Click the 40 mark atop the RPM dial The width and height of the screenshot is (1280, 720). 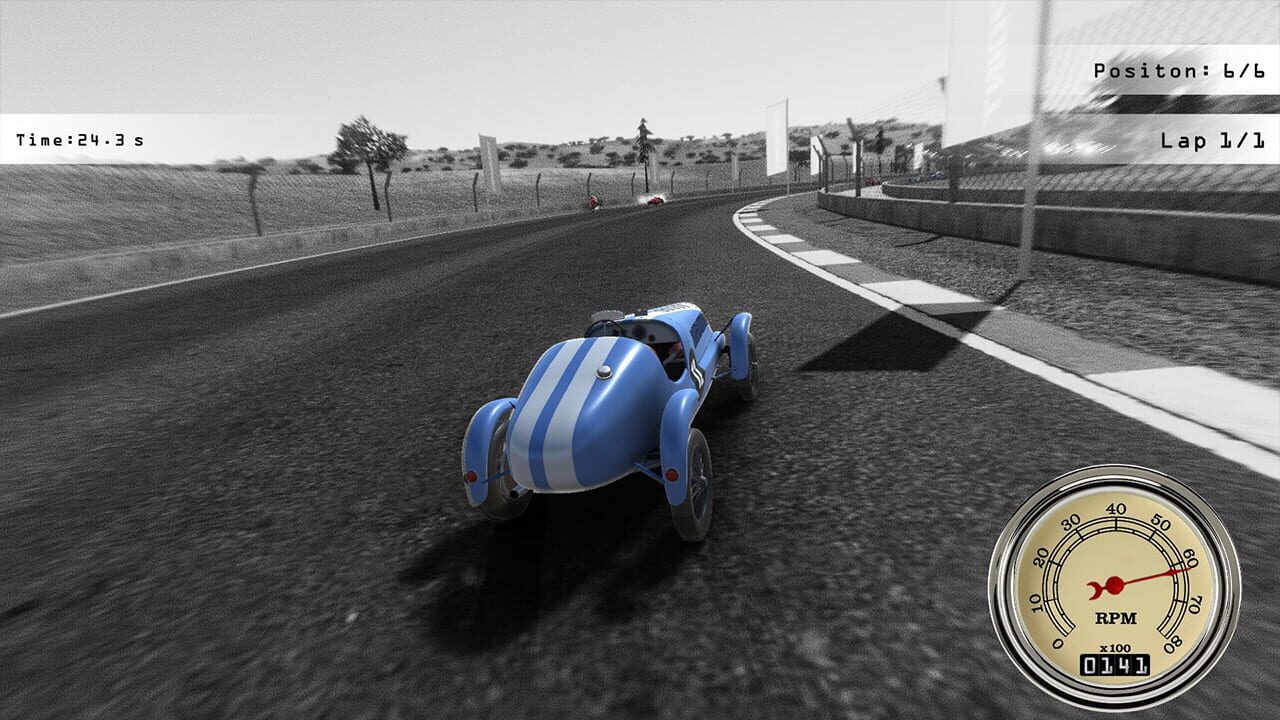pyautogui.click(x=1117, y=512)
